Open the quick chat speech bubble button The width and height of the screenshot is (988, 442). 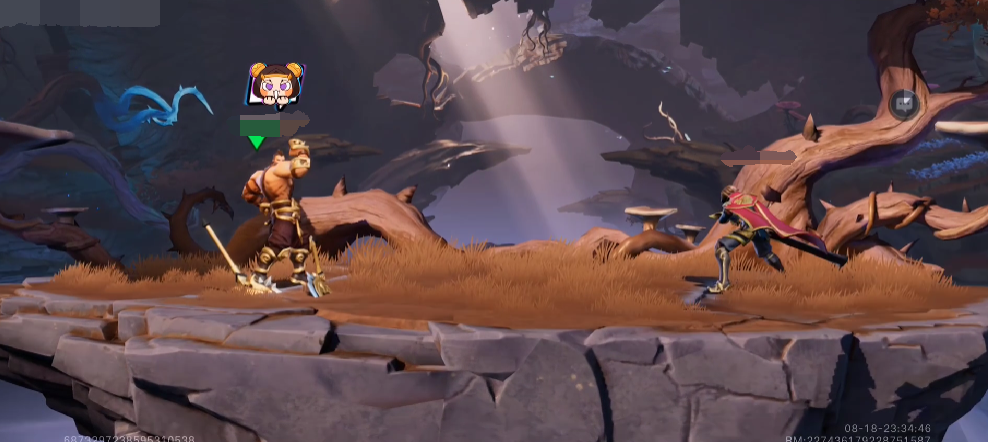(904, 104)
